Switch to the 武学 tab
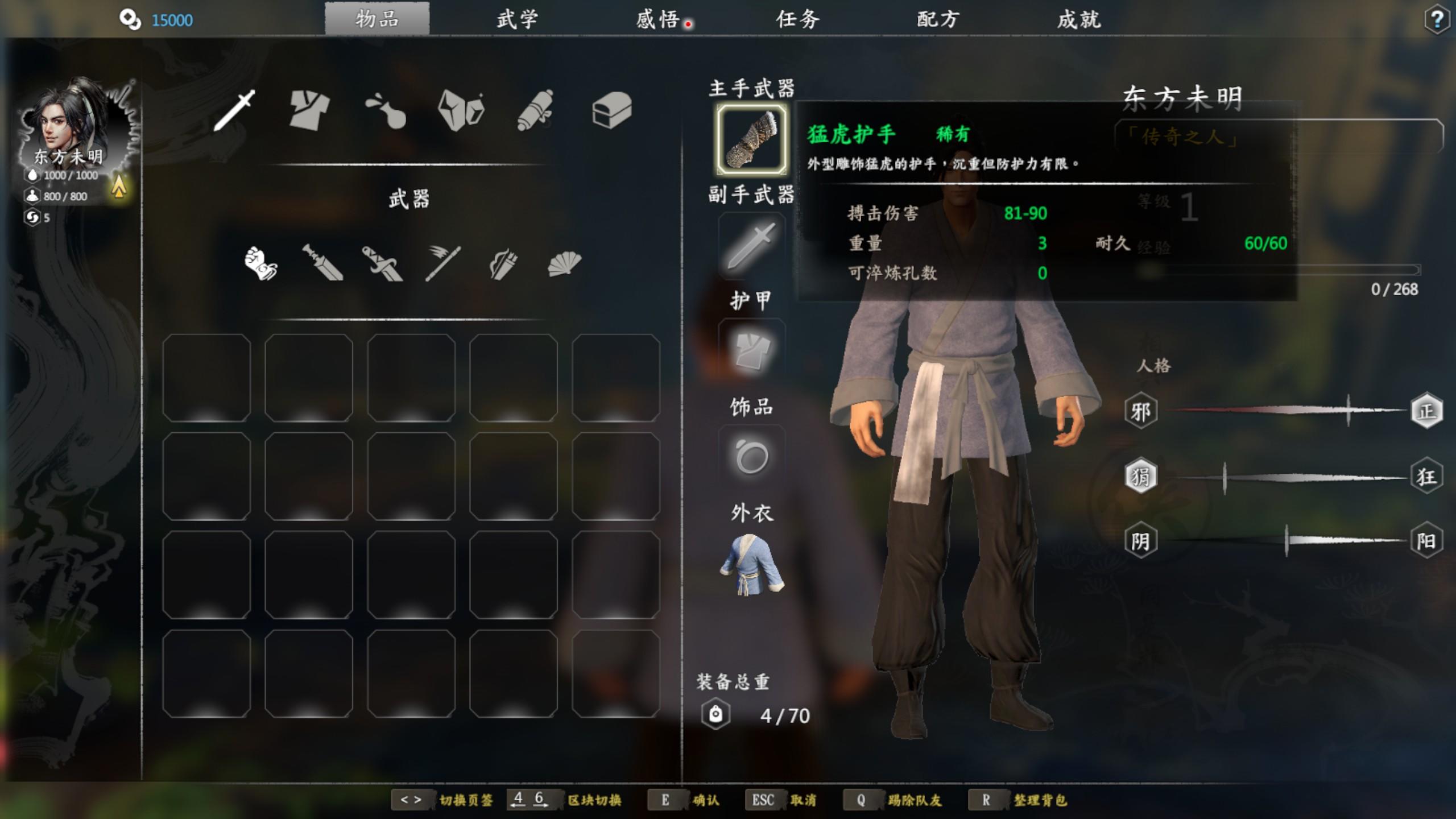Image resolution: width=1456 pixels, height=819 pixels. 517,20
